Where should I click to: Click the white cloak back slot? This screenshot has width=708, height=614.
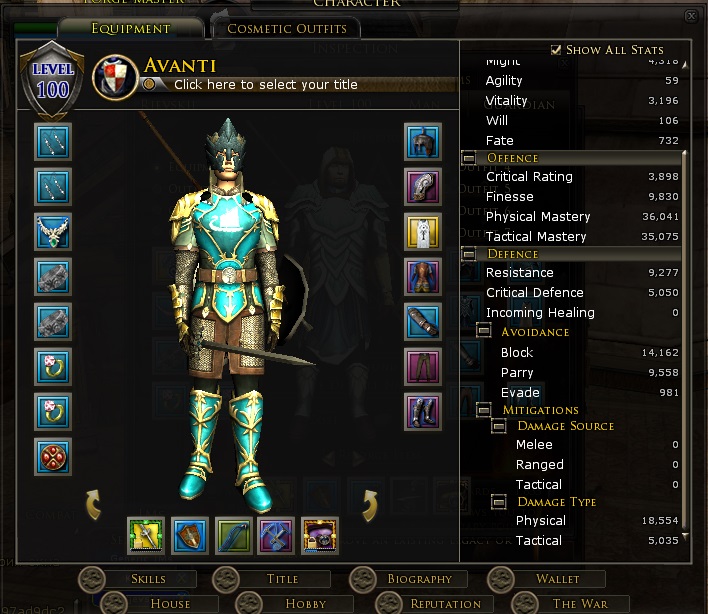[423, 231]
